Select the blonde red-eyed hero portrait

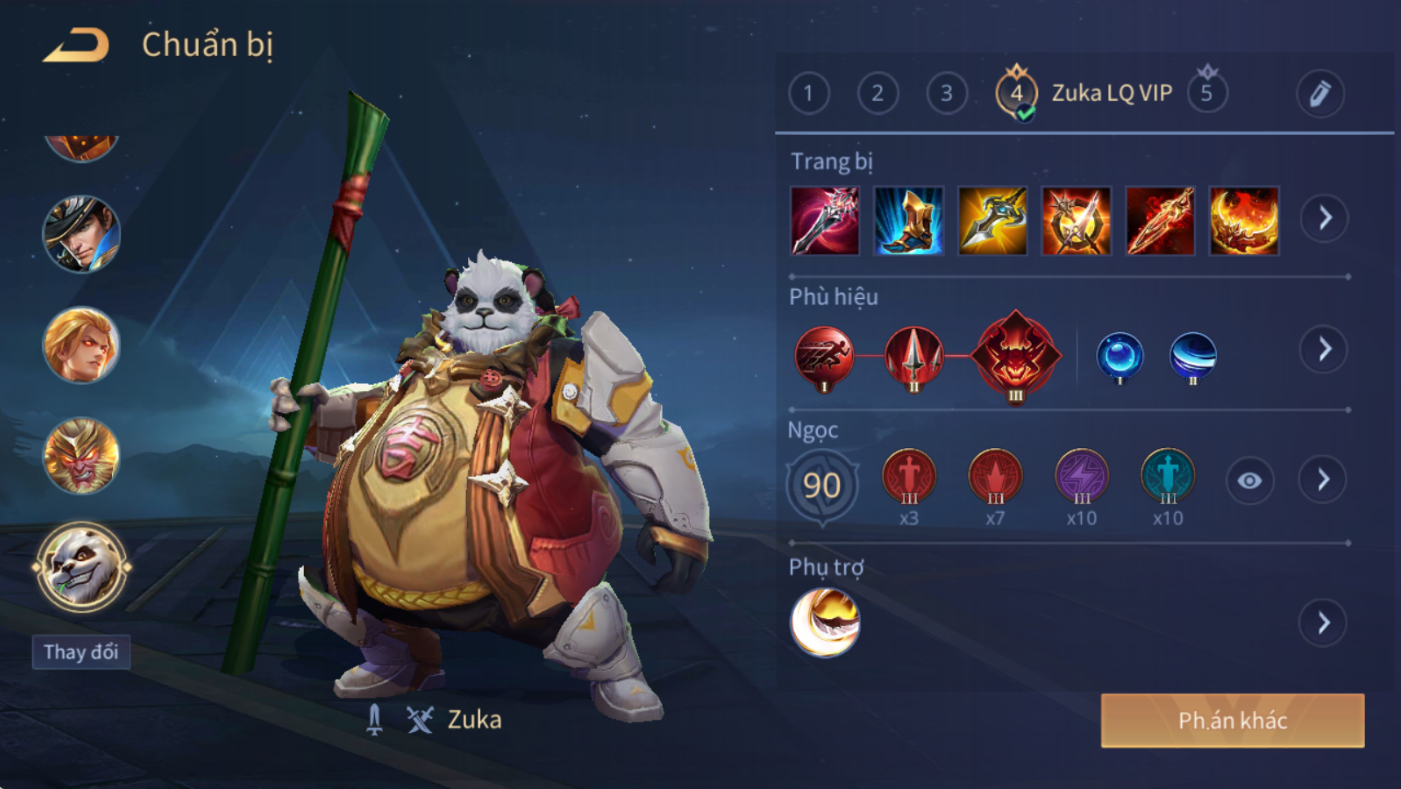(81, 345)
